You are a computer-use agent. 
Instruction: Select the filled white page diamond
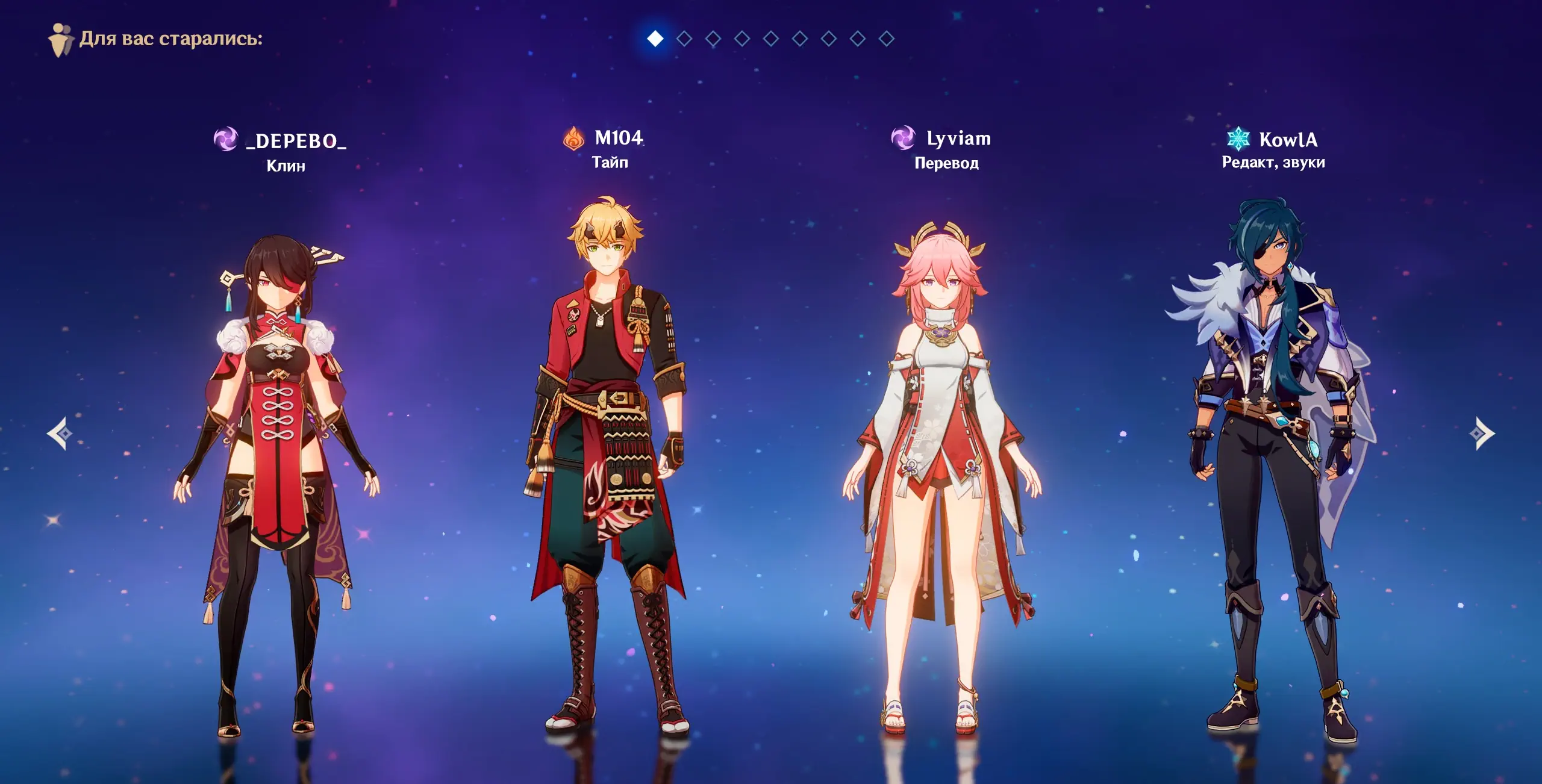tap(655, 39)
